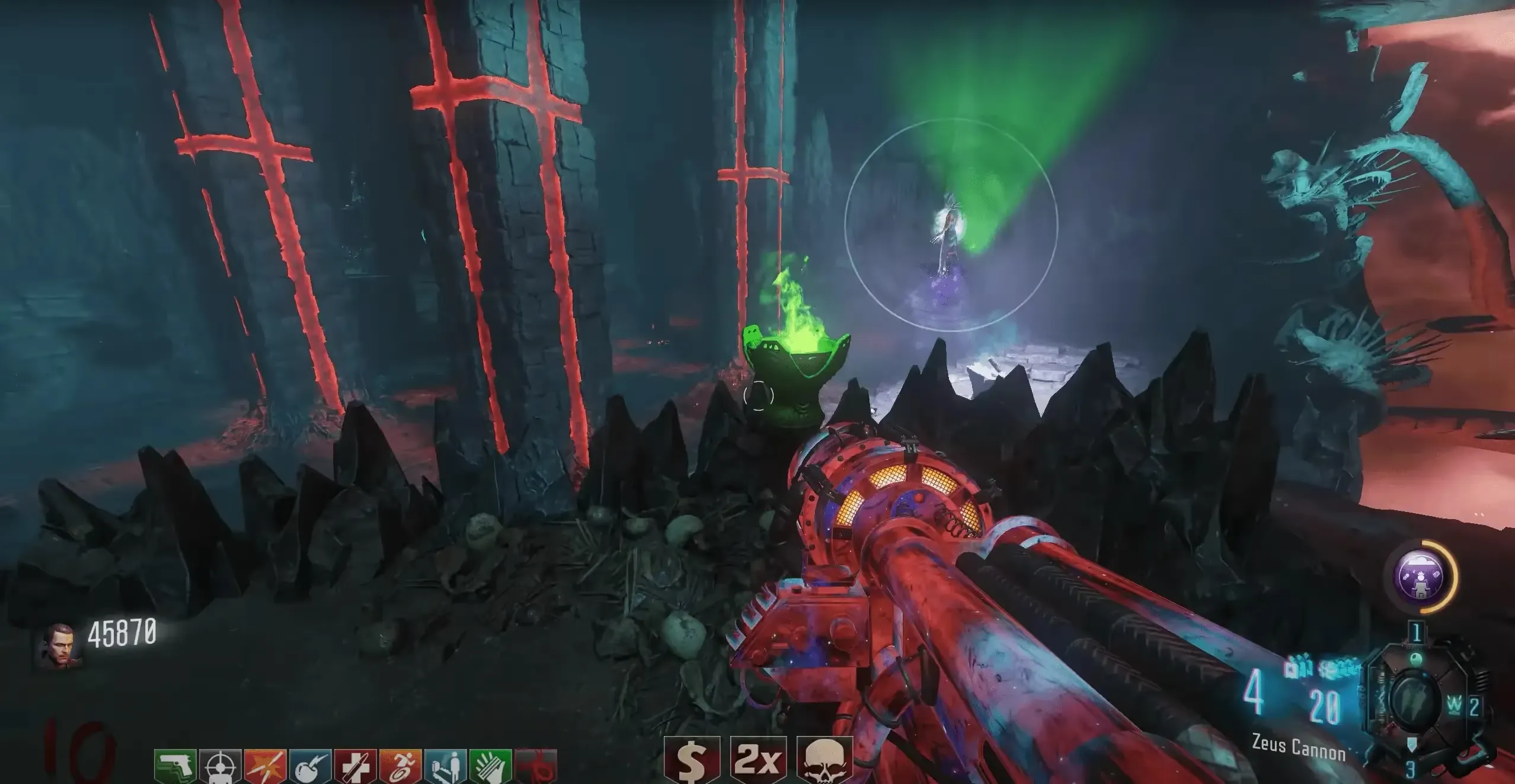Image resolution: width=1515 pixels, height=784 pixels.
Task: Click the Stamin-Up running man perk
Action: [400, 767]
